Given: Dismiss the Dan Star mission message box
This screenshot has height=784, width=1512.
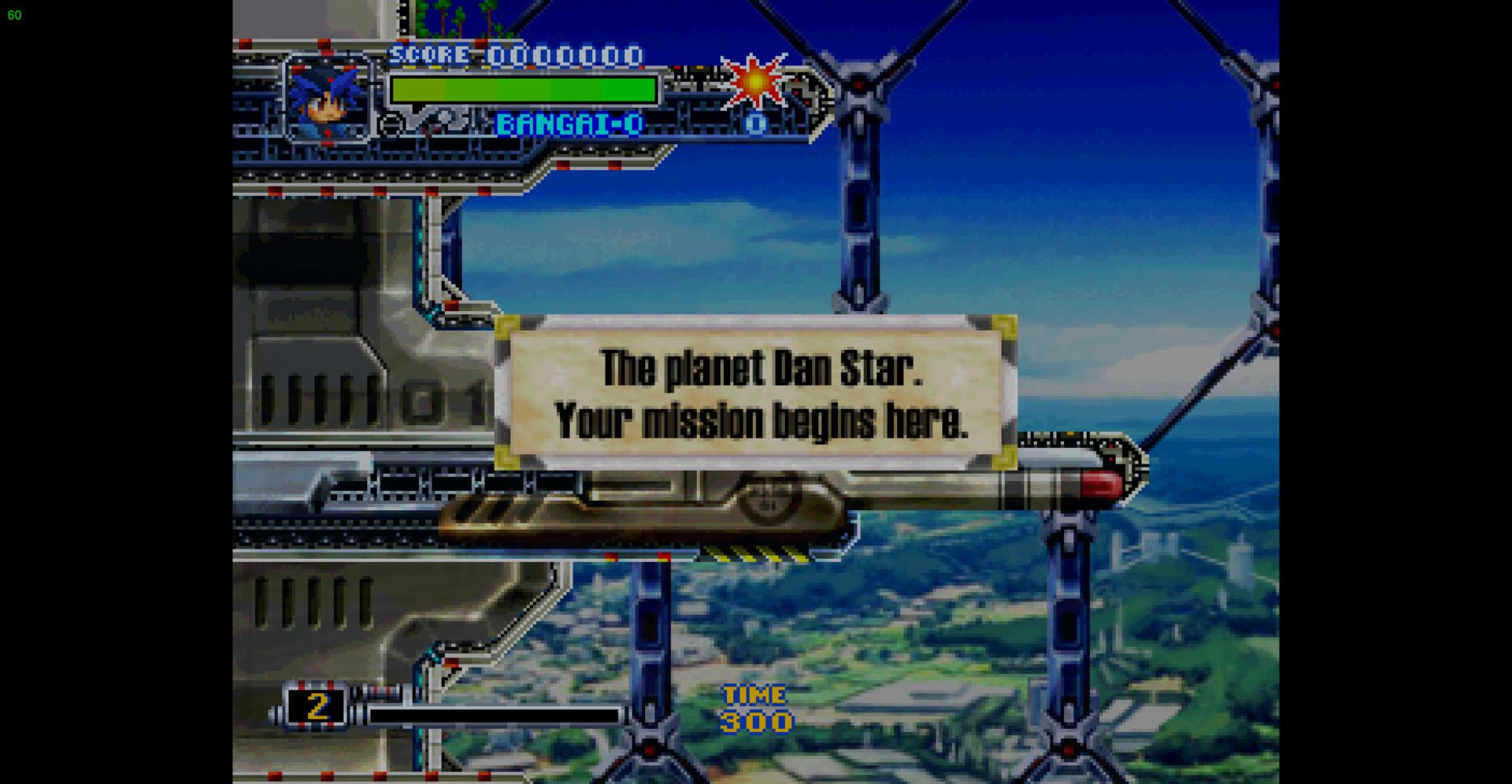Looking at the screenshot, I should [756, 393].
